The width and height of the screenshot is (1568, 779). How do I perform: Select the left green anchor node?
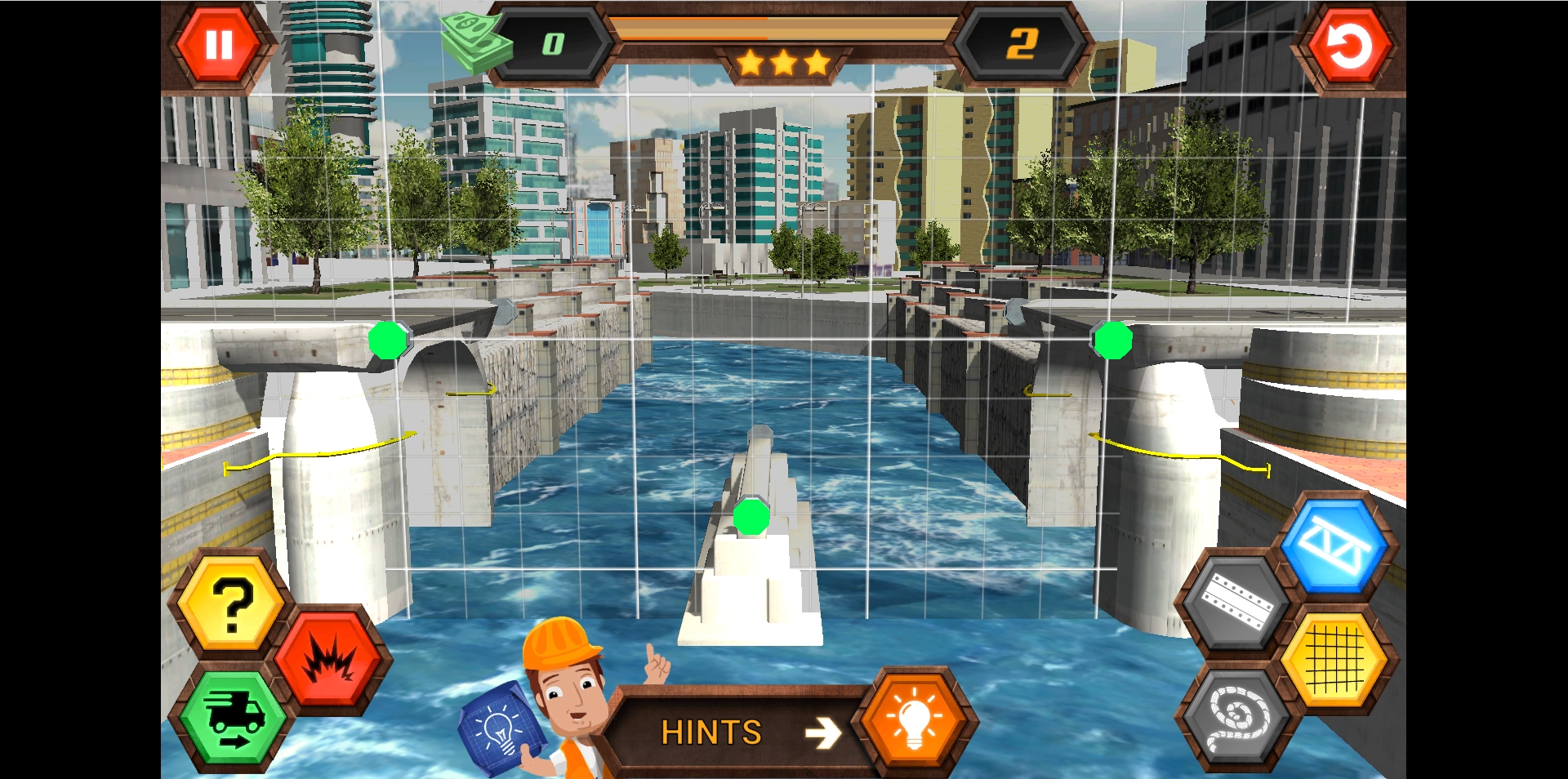[388, 341]
